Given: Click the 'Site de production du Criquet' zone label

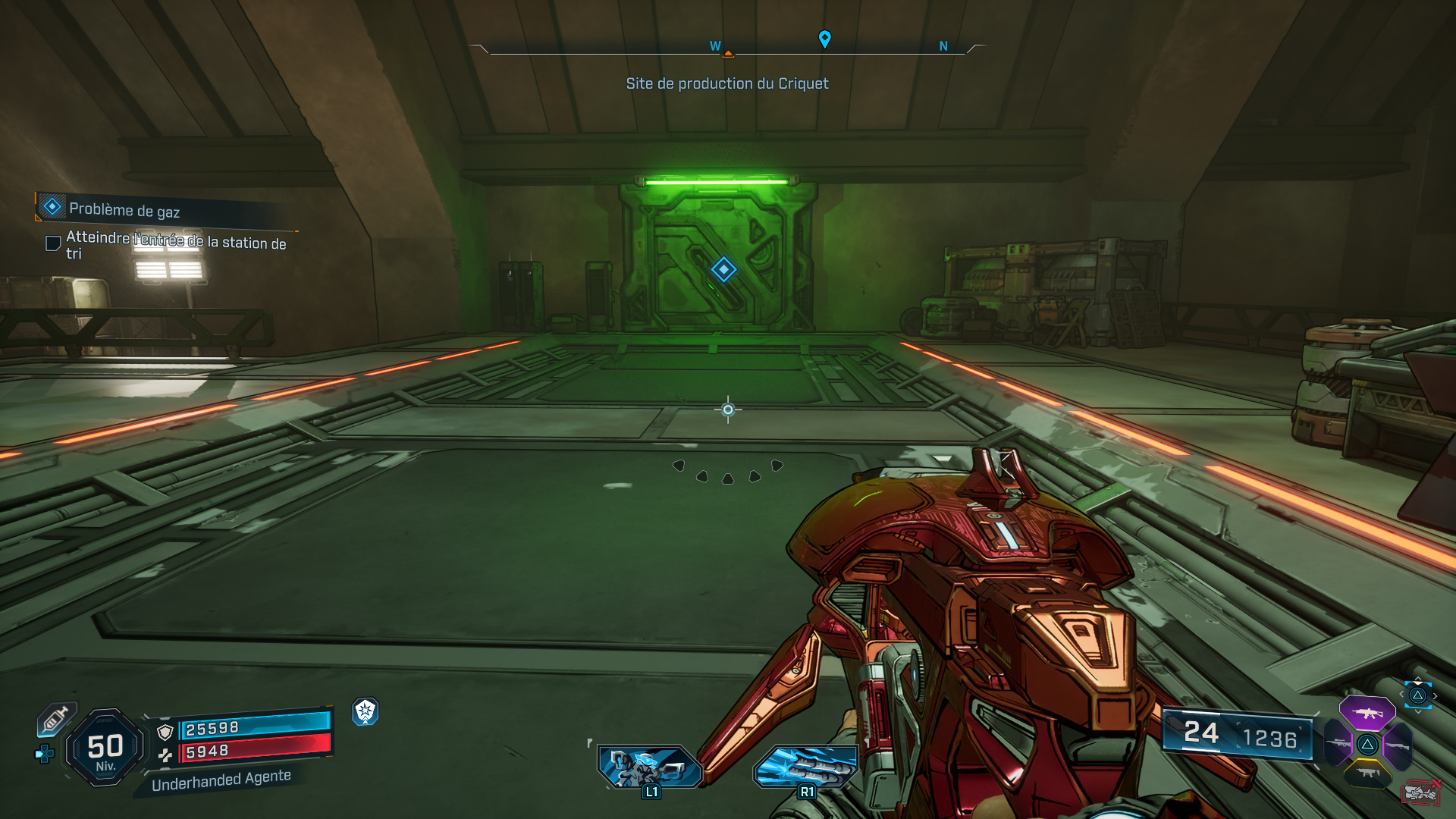Looking at the screenshot, I should tap(727, 83).
